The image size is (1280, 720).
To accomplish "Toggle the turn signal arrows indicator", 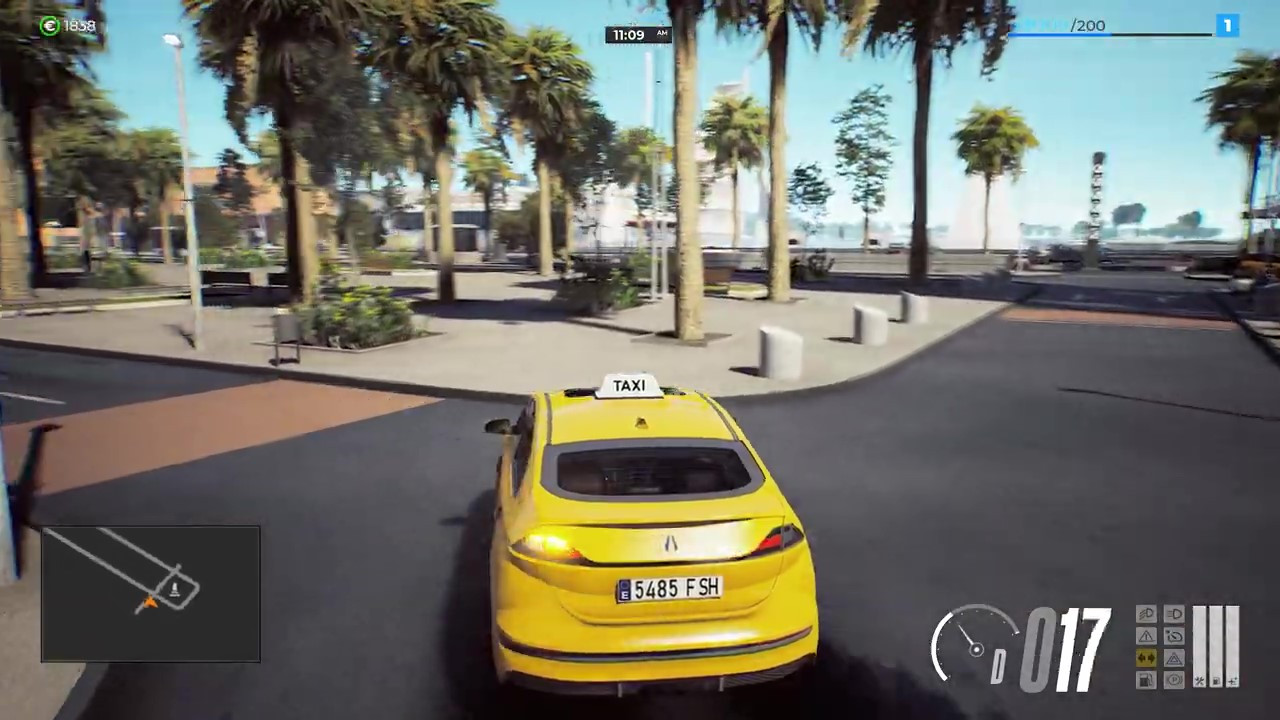I will pos(1146,658).
